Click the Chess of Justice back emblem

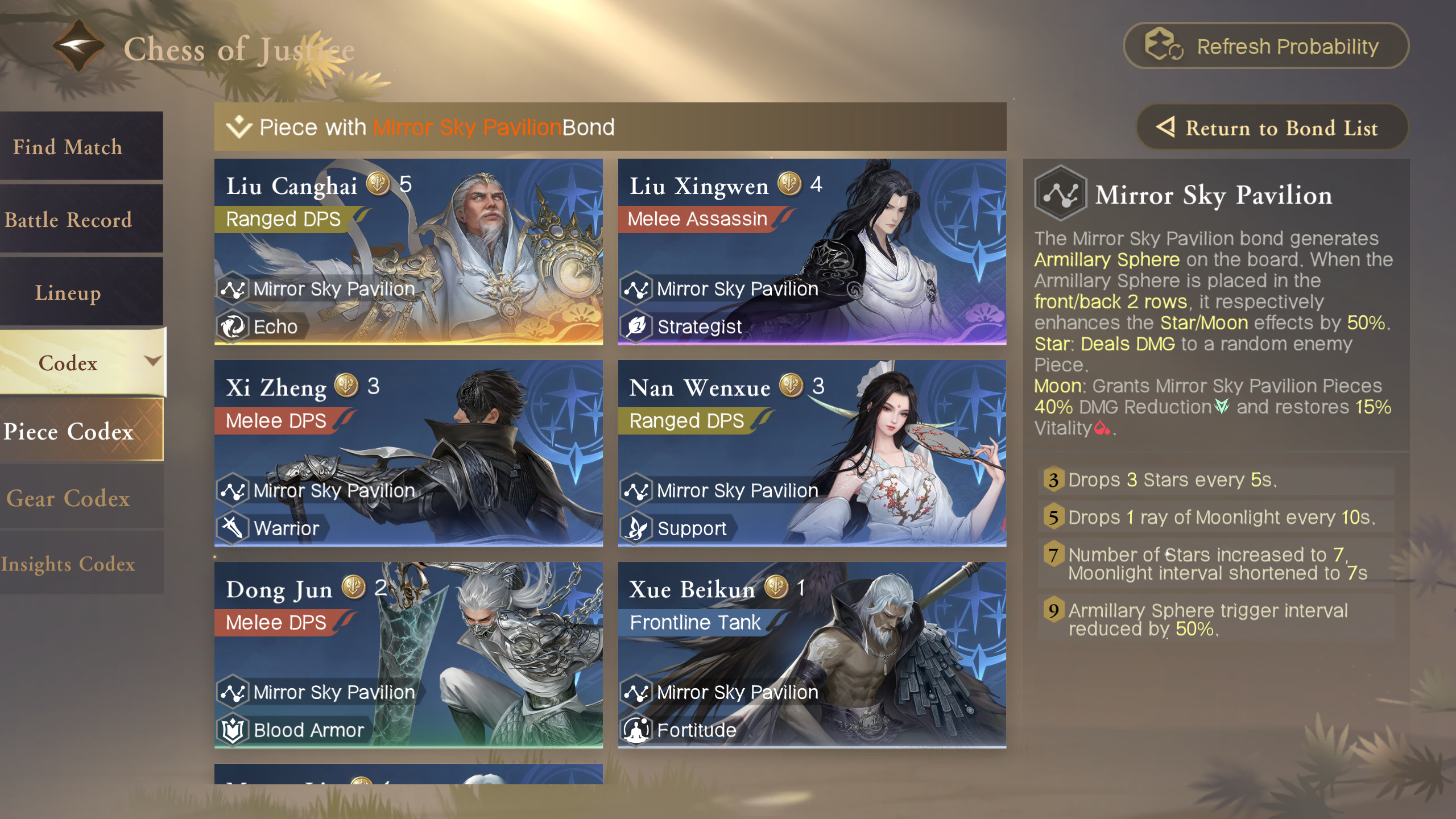[78, 46]
